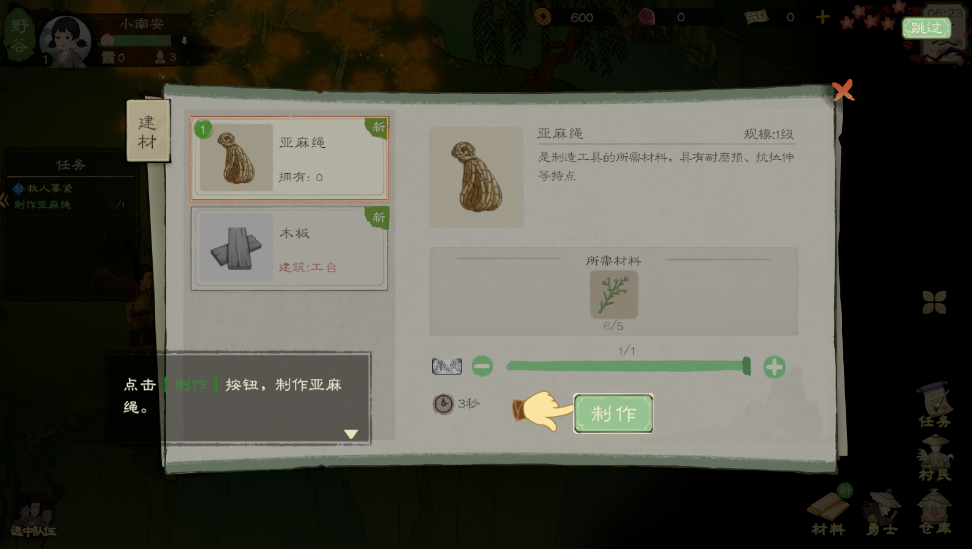Close the crafting panel with the orange X
Image resolution: width=972 pixels, height=549 pixels.
coord(843,91)
